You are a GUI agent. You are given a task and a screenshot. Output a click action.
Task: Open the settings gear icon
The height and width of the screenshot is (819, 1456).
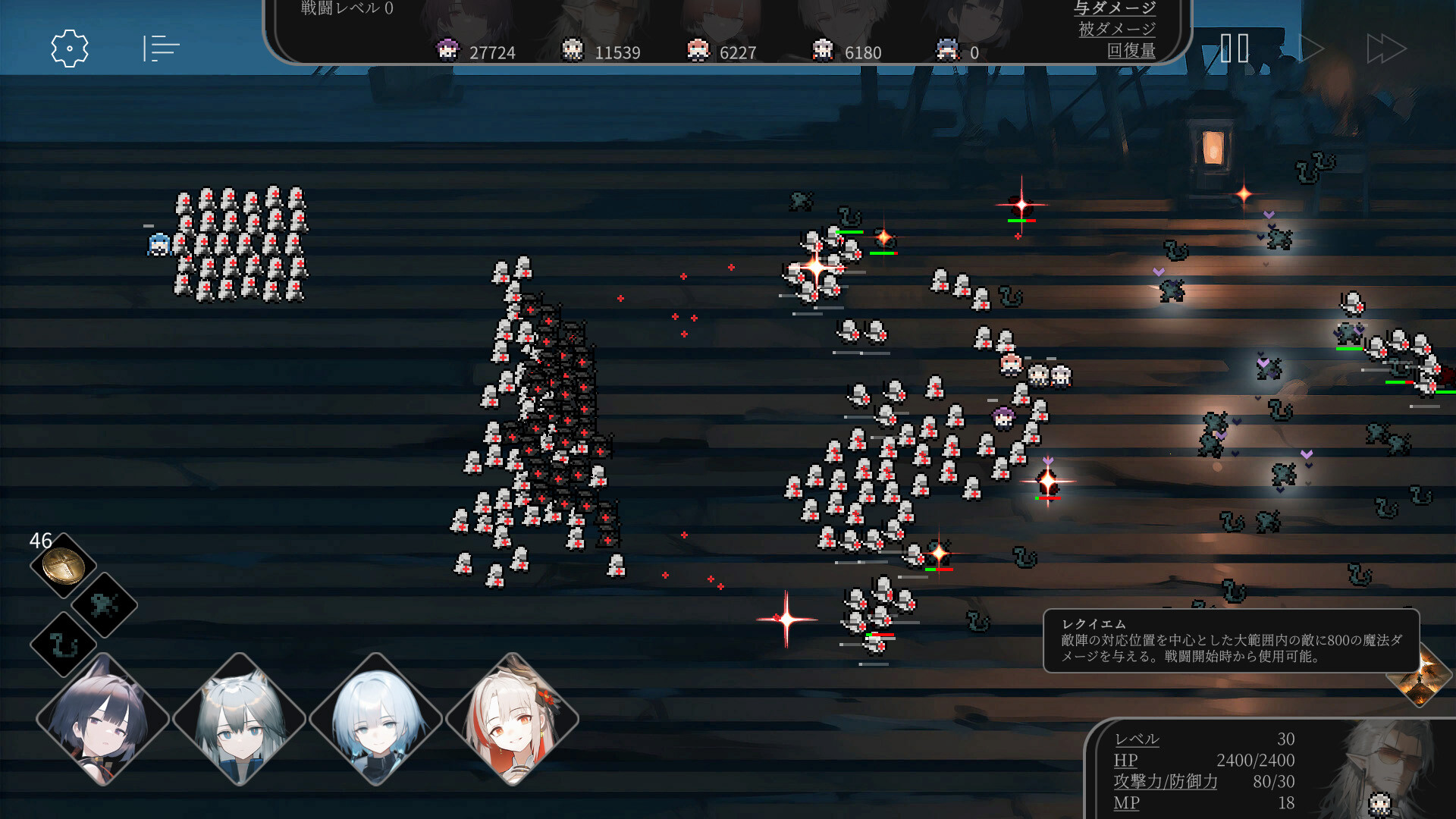pos(69,48)
